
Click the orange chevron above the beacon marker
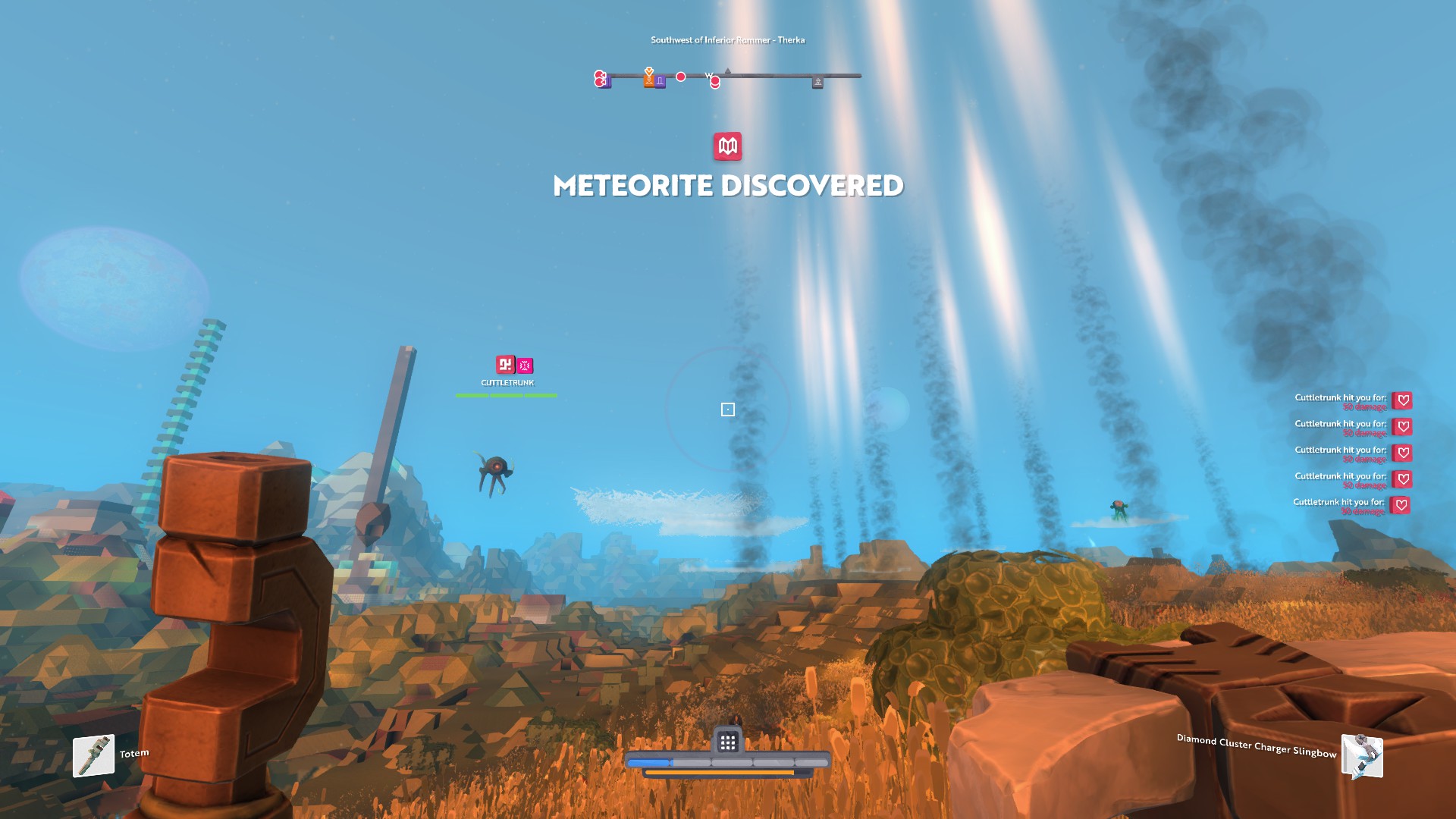click(649, 71)
